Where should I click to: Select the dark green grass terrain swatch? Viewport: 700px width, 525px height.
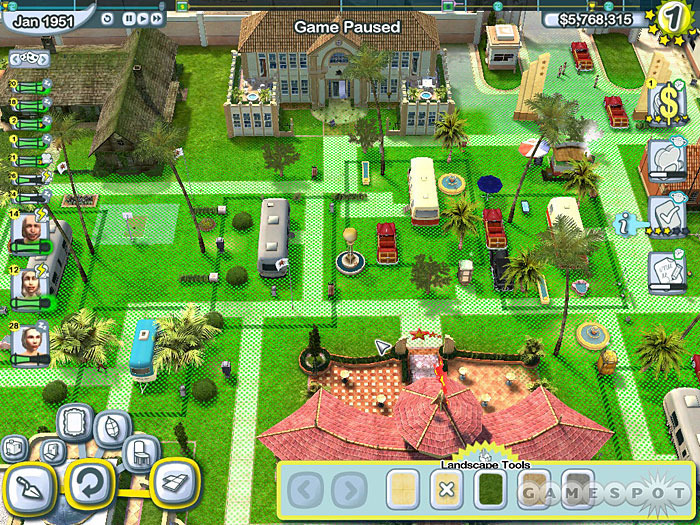click(x=490, y=490)
